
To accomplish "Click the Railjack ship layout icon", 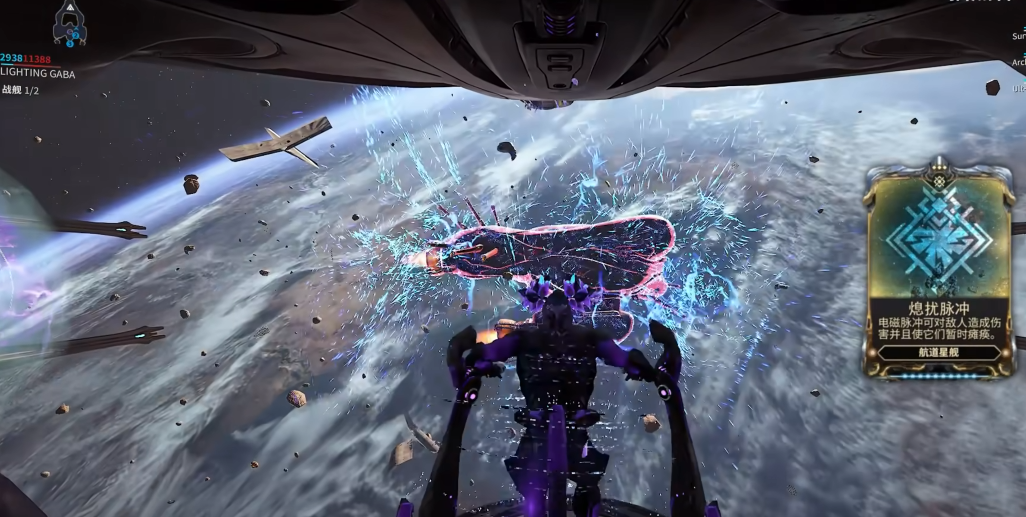I will click(x=69, y=24).
